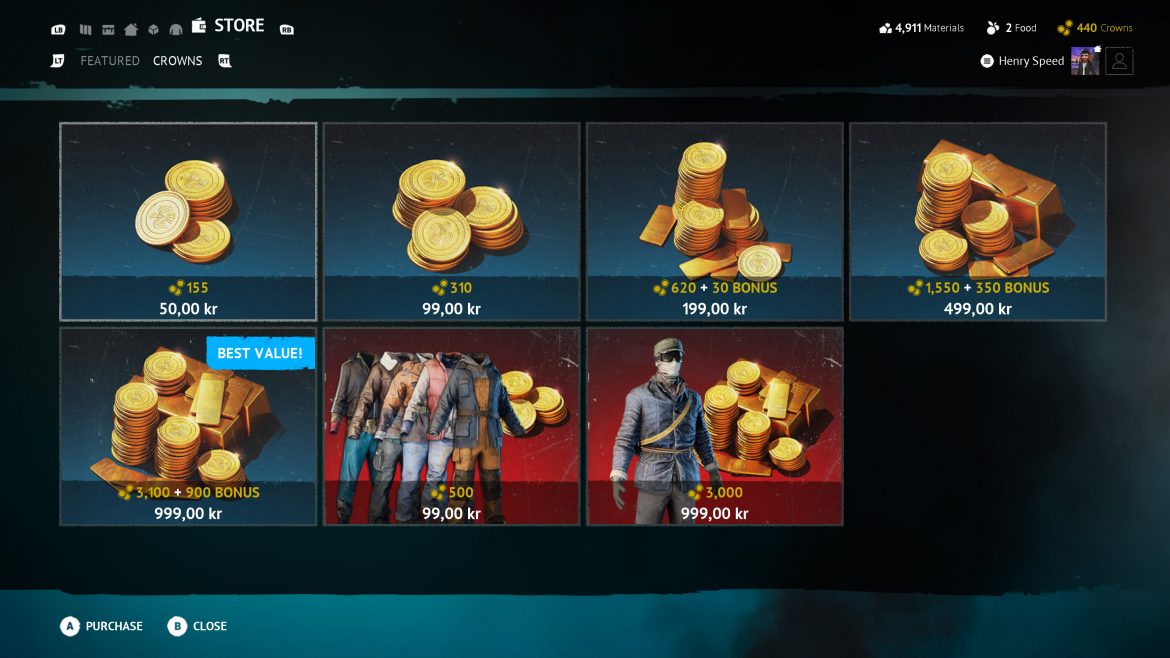The height and width of the screenshot is (658, 1170).
Task: Open the storage chest tab icon
Action: coord(108,29)
